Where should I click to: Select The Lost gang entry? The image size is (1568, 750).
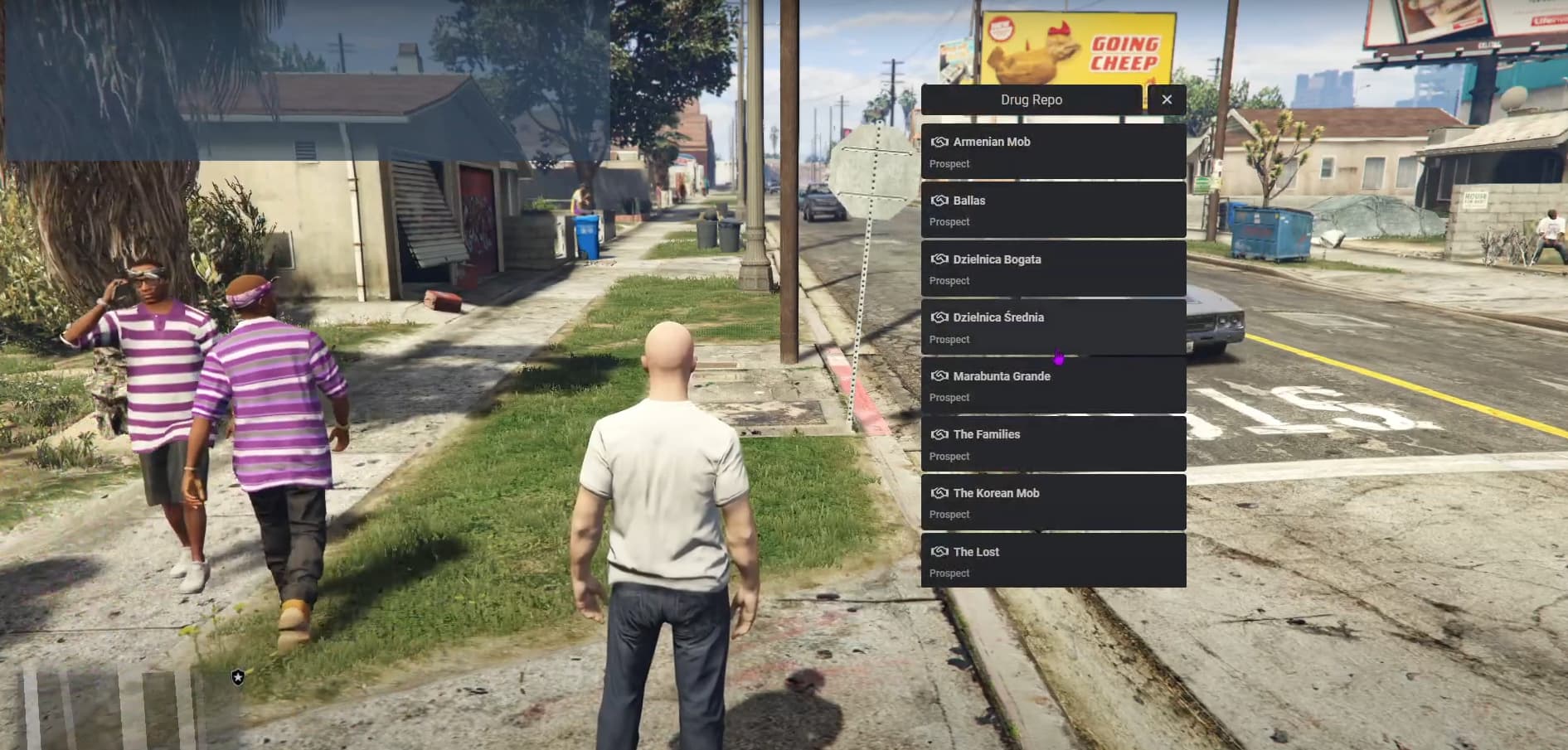point(1053,561)
